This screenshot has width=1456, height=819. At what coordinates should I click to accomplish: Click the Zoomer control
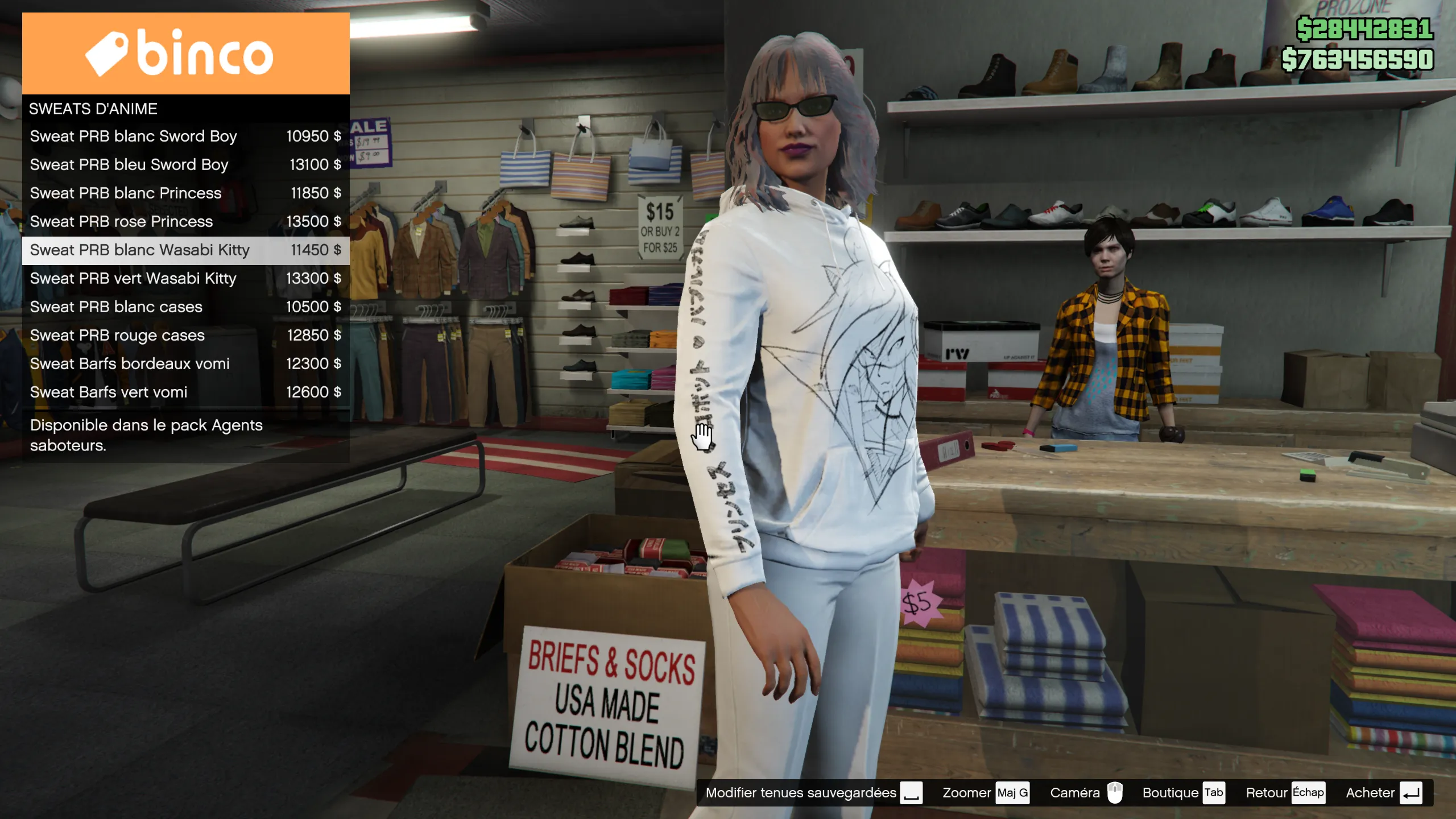coord(985,793)
